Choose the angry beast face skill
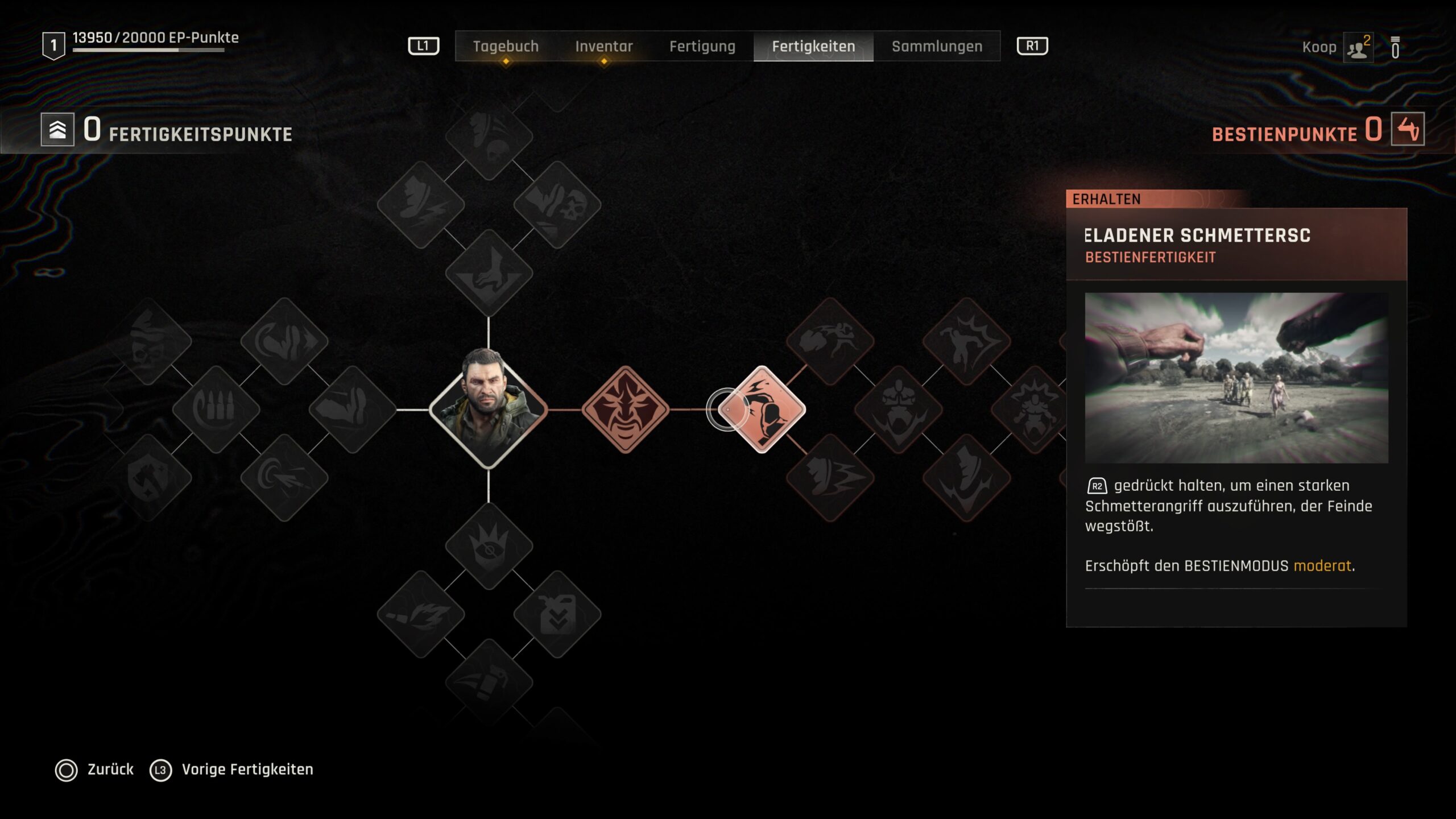 click(625, 409)
